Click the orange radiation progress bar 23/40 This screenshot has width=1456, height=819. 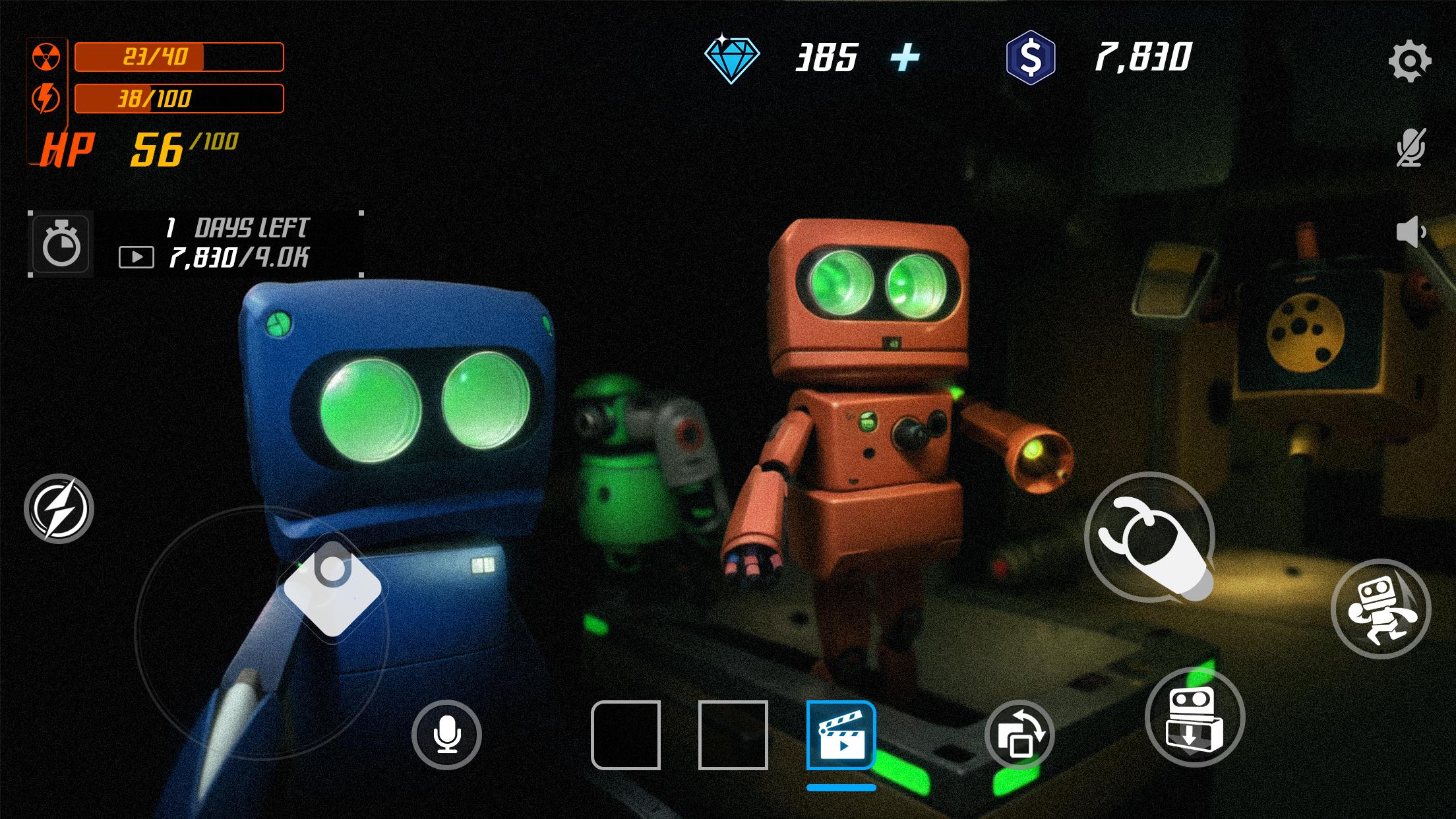click(x=178, y=57)
